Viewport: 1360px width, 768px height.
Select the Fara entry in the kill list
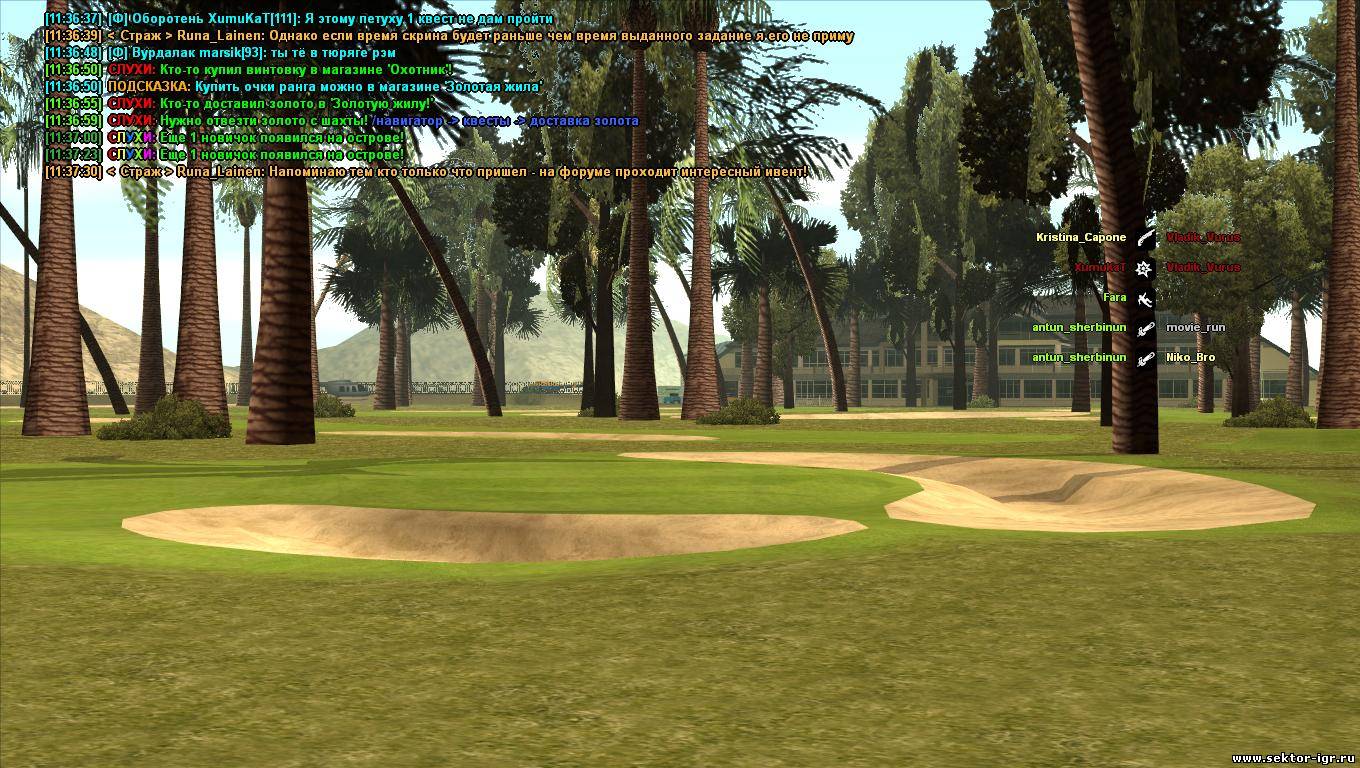pyautogui.click(x=1114, y=297)
